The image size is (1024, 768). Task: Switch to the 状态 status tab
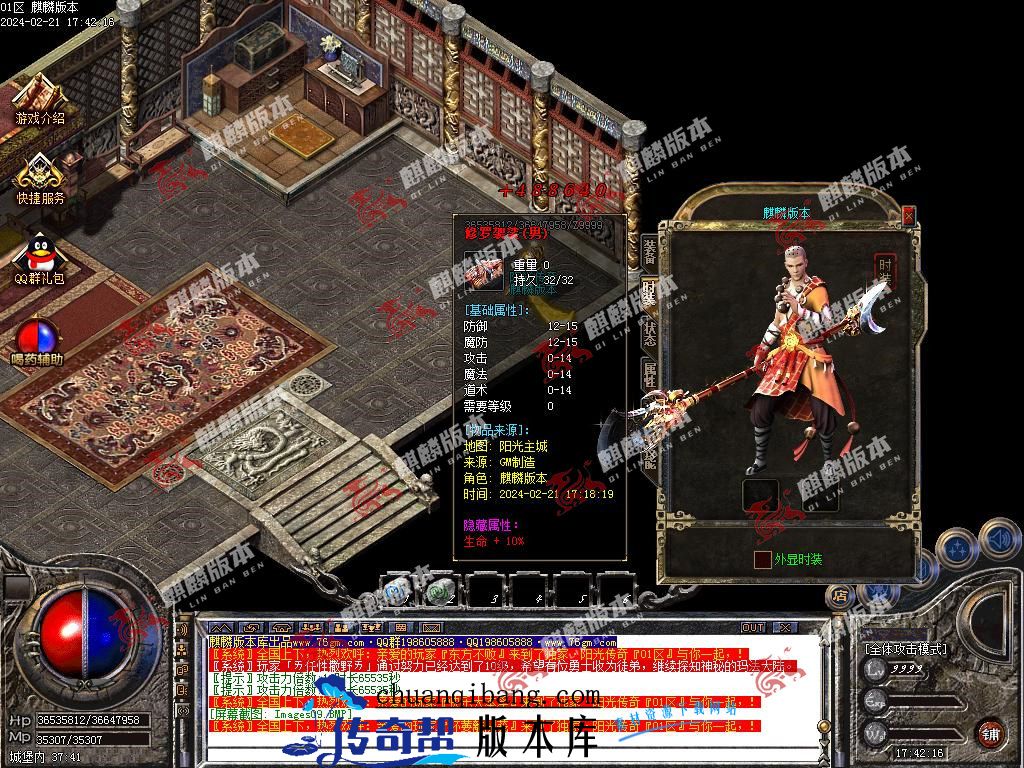[649, 334]
